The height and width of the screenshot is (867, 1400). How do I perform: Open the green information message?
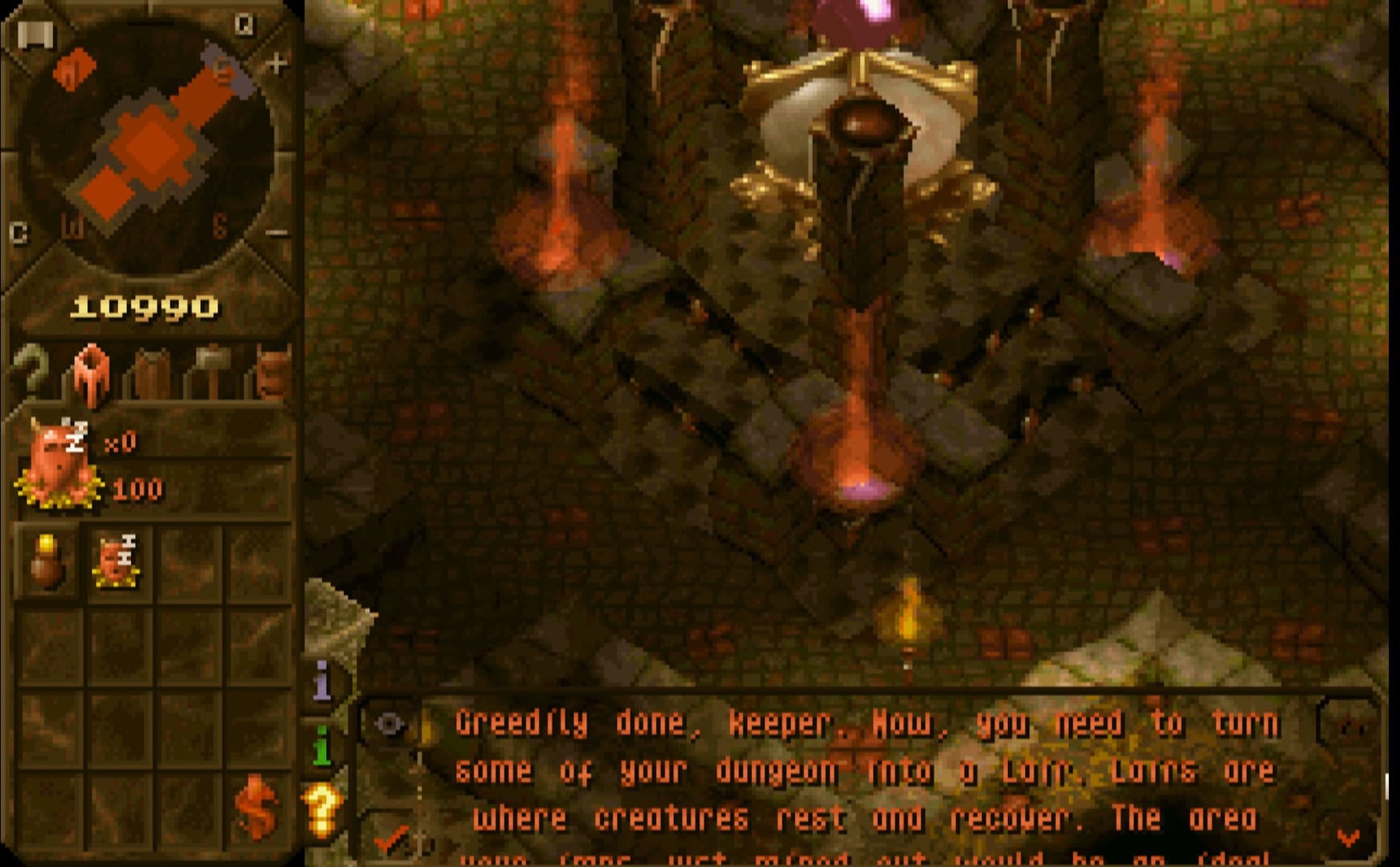(x=323, y=747)
